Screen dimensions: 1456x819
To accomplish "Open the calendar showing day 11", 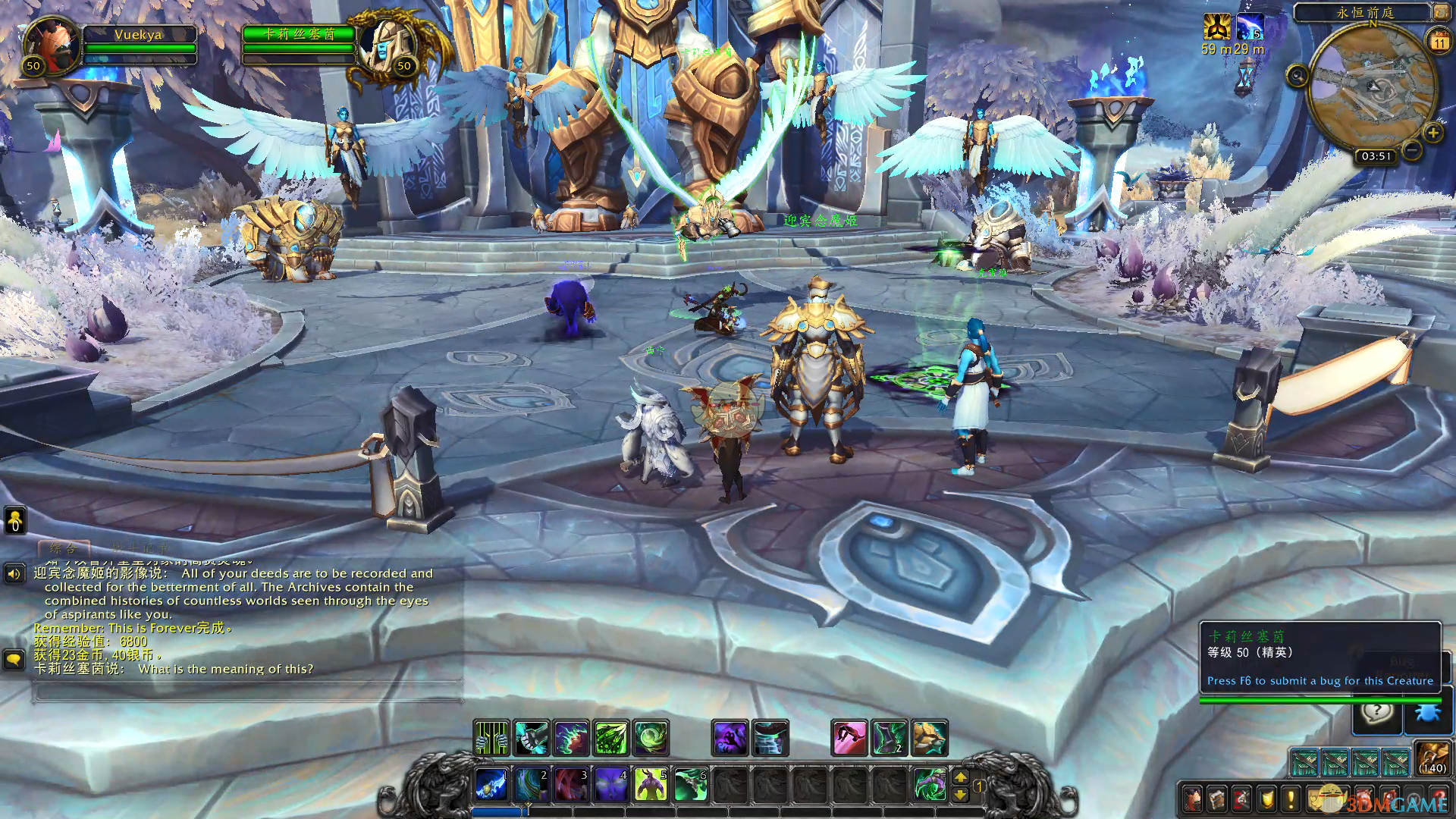I will (x=1439, y=42).
